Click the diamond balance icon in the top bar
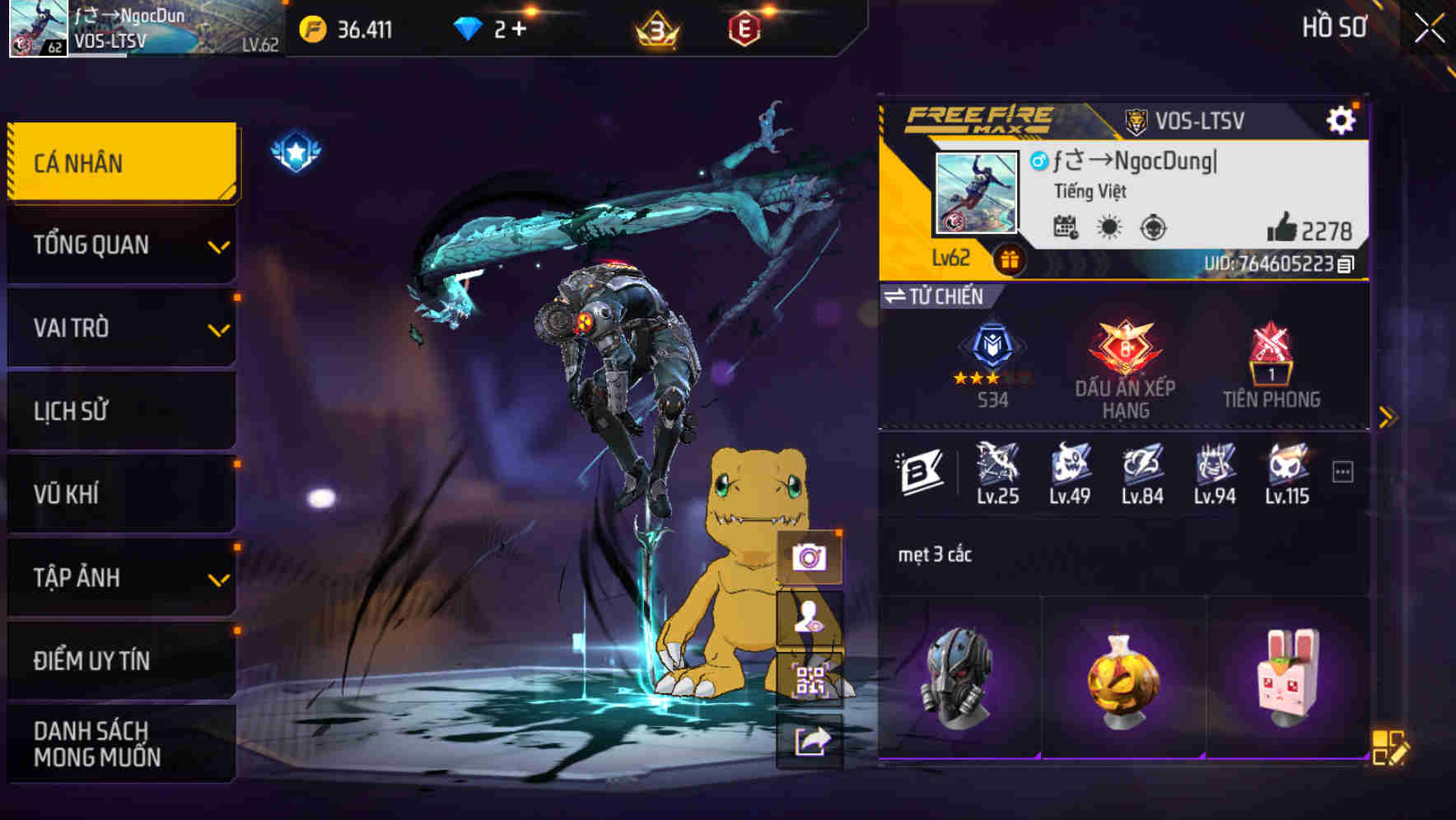1456x820 pixels. [468, 27]
